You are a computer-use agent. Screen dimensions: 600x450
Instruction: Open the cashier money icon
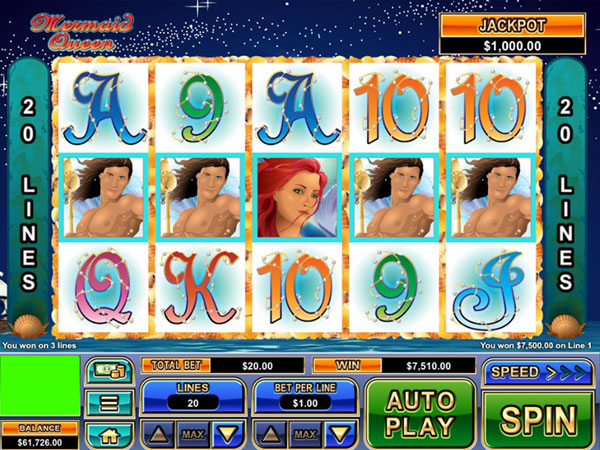coord(109,373)
